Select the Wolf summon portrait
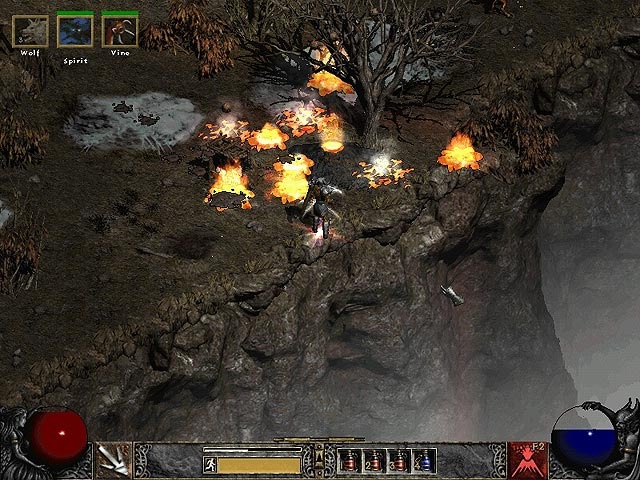The width and height of the screenshot is (640, 480). tap(29, 32)
